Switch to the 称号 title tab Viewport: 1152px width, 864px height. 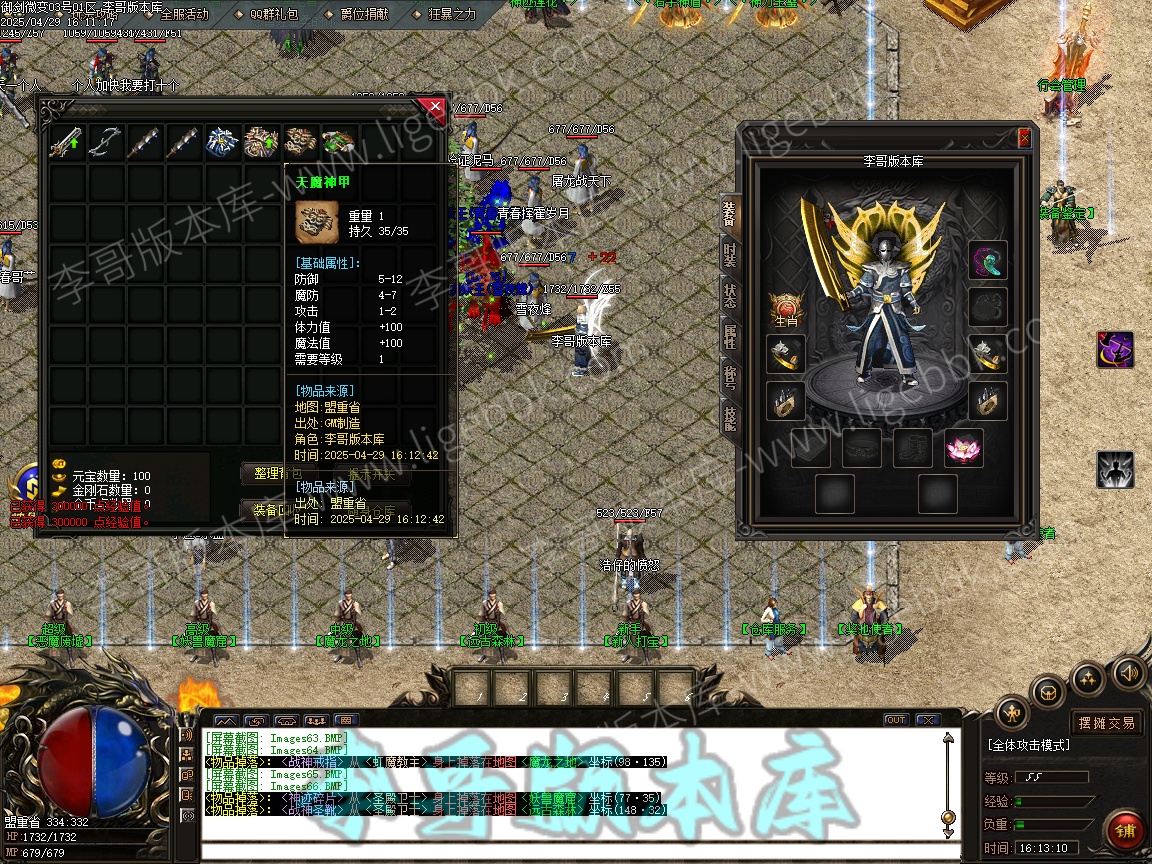point(730,378)
